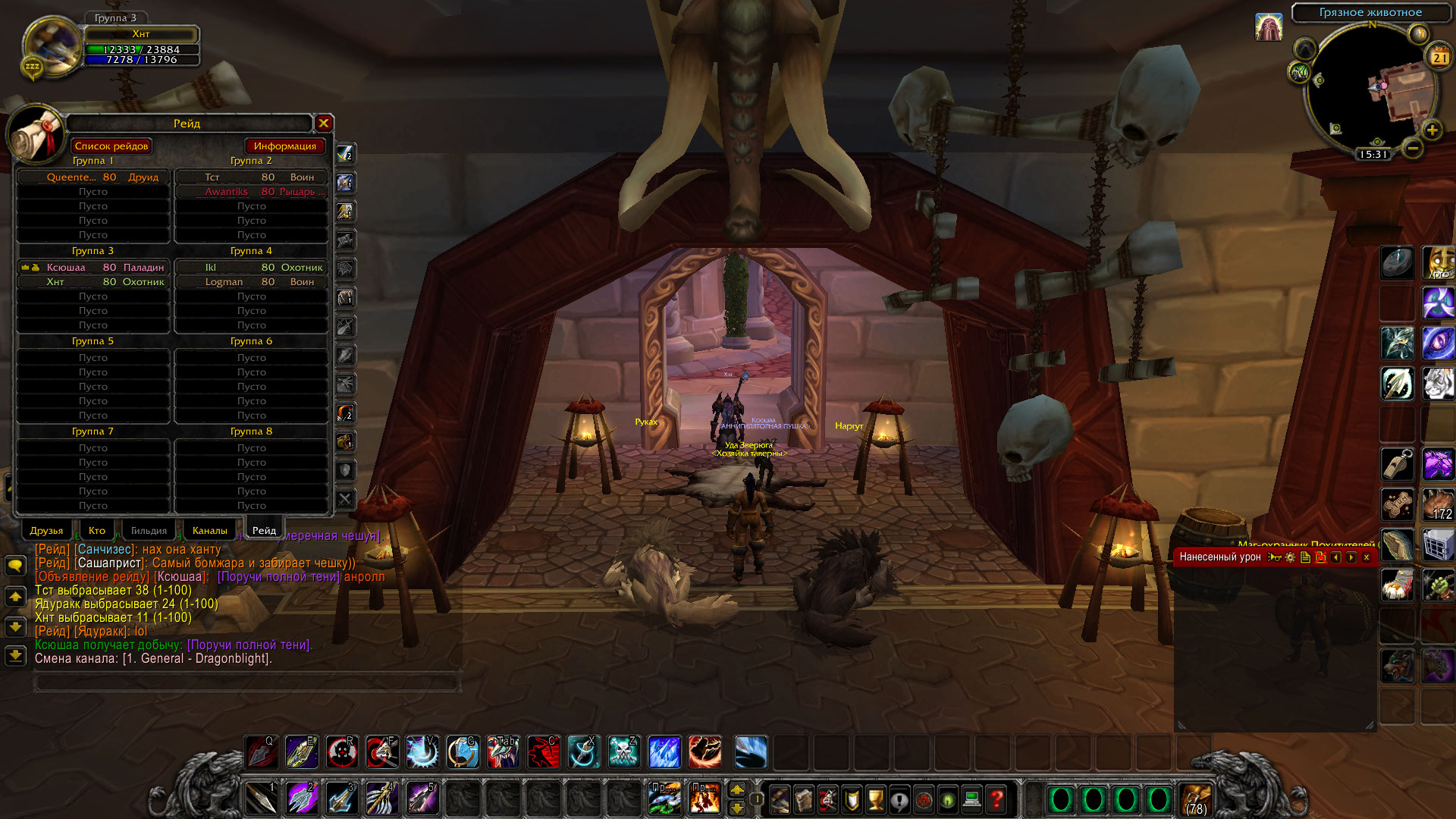Use the arrow ability in slot 1
Screen dimensions: 1456x819
tap(261, 799)
